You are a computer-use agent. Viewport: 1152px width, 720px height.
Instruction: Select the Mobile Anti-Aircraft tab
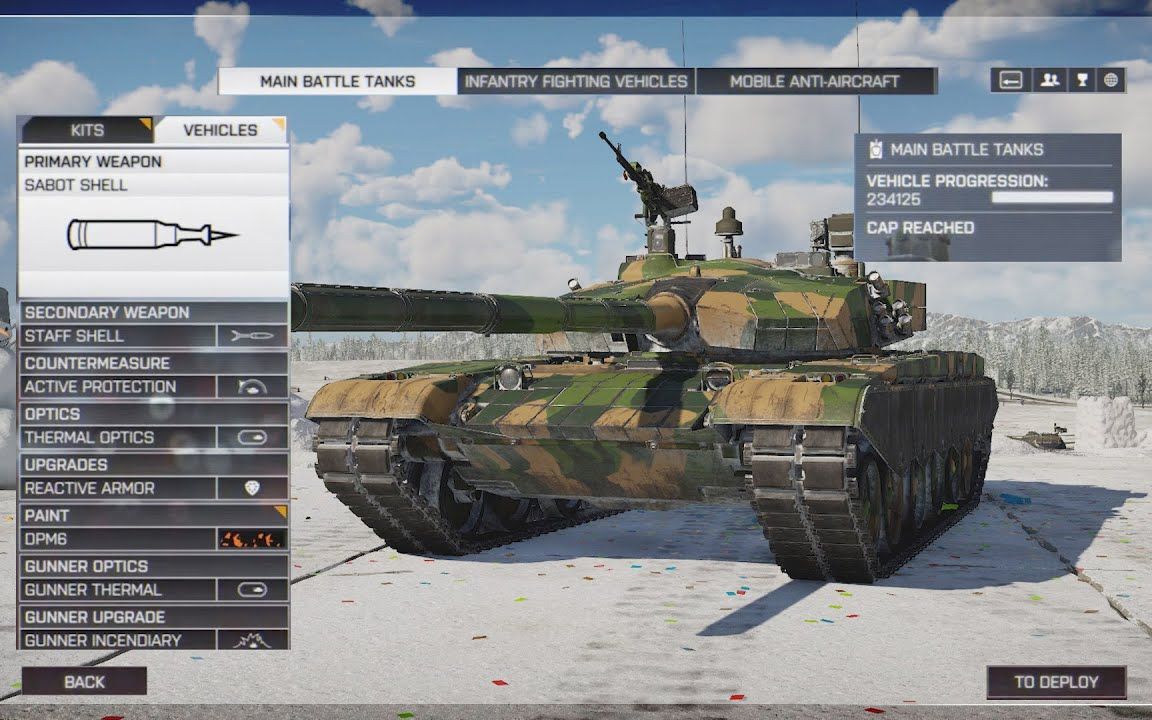click(815, 82)
